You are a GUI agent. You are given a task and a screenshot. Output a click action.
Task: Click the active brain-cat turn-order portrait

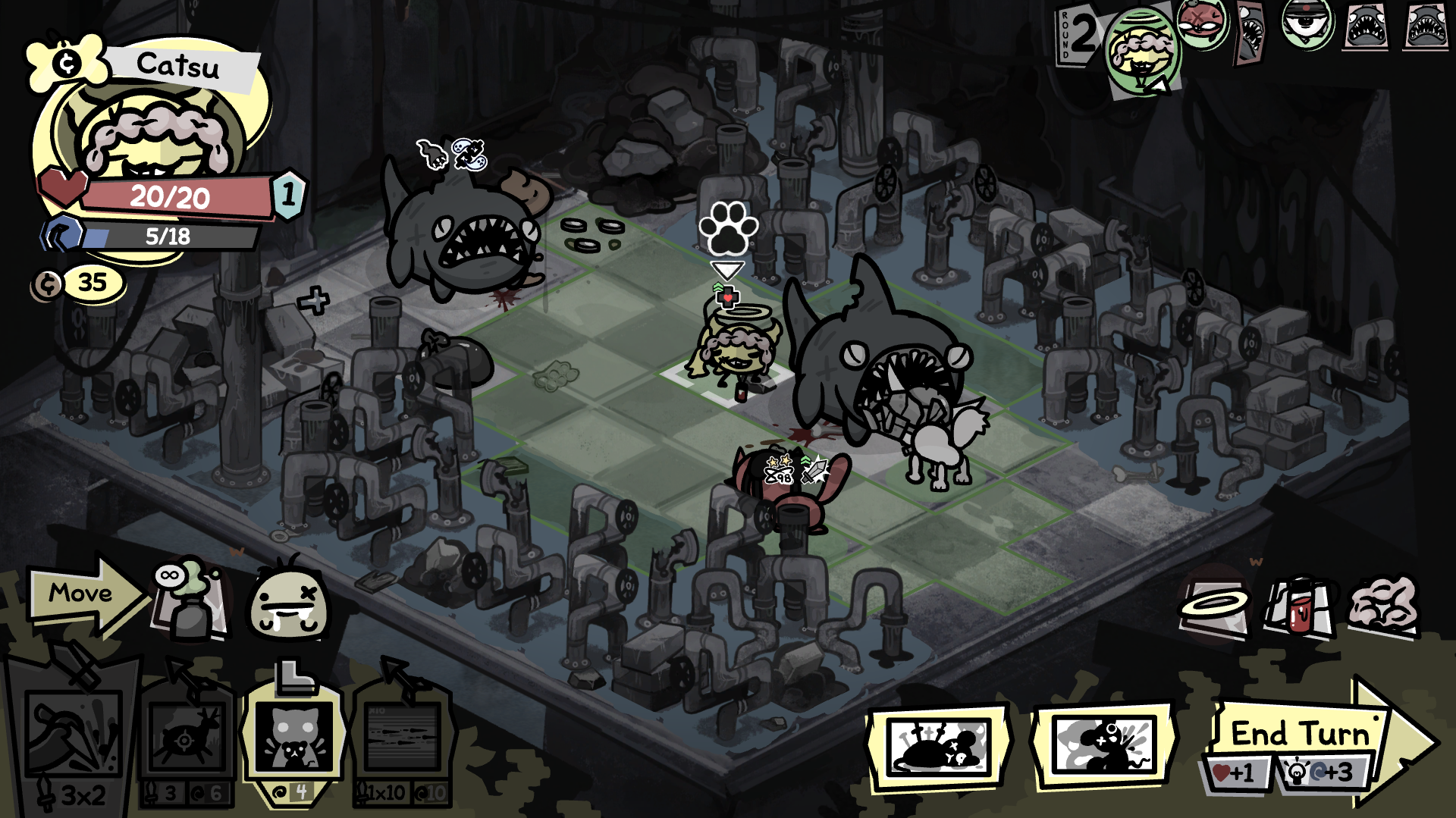1141,52
